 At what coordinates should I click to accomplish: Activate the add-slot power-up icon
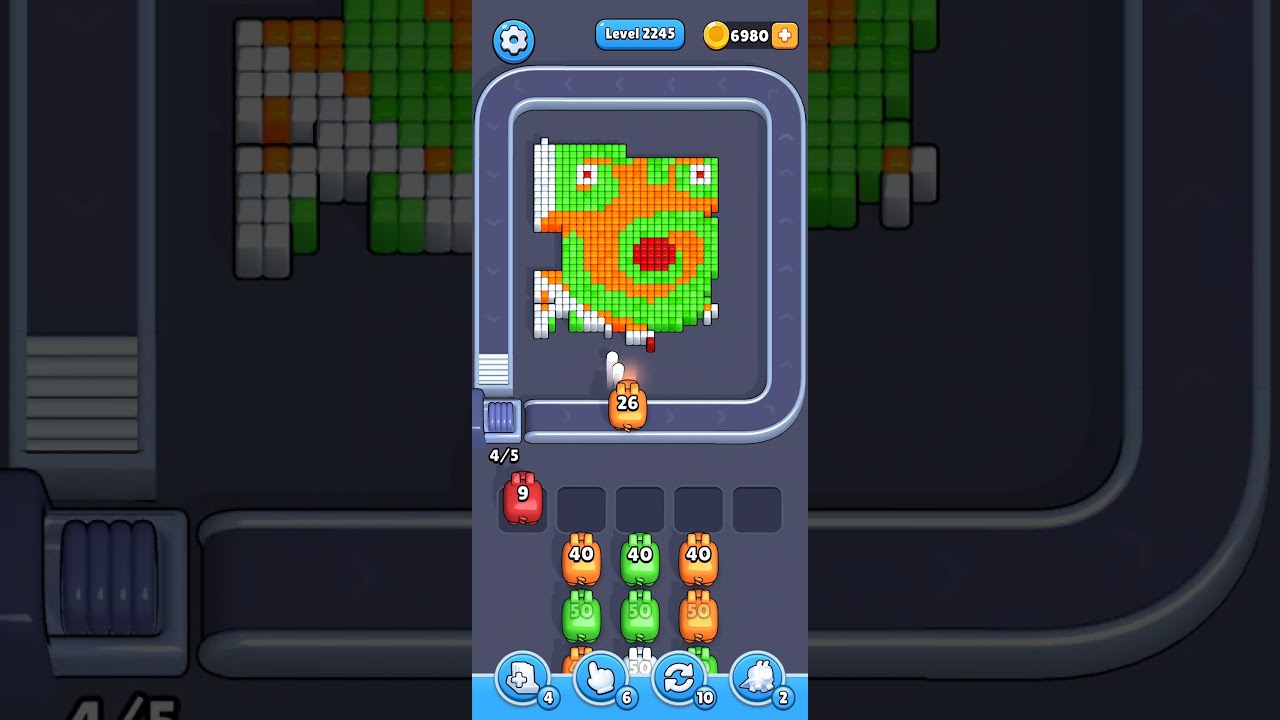[x=523, y=678]
